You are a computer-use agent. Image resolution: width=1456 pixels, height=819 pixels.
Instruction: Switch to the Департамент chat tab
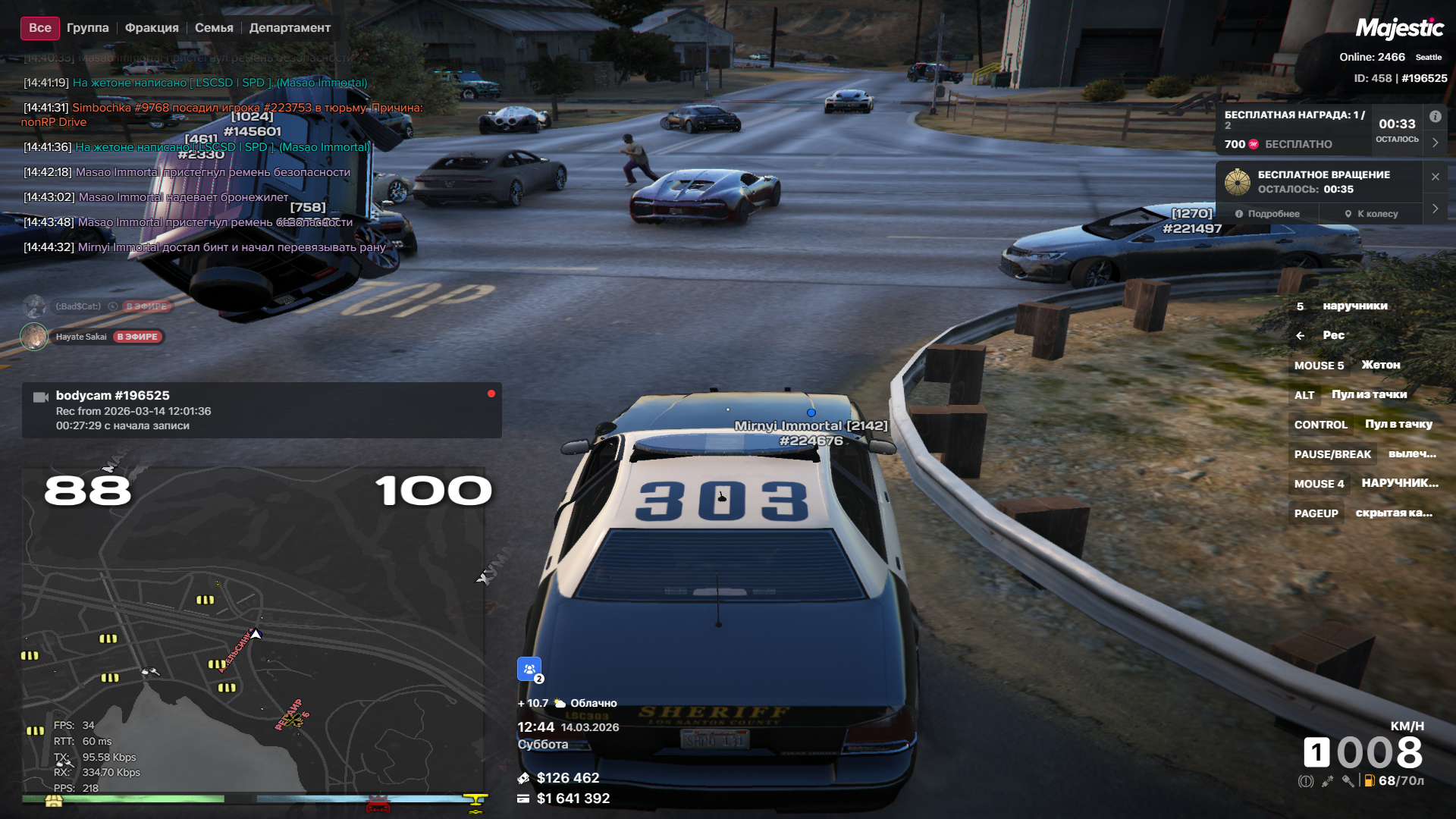[290, 28]
